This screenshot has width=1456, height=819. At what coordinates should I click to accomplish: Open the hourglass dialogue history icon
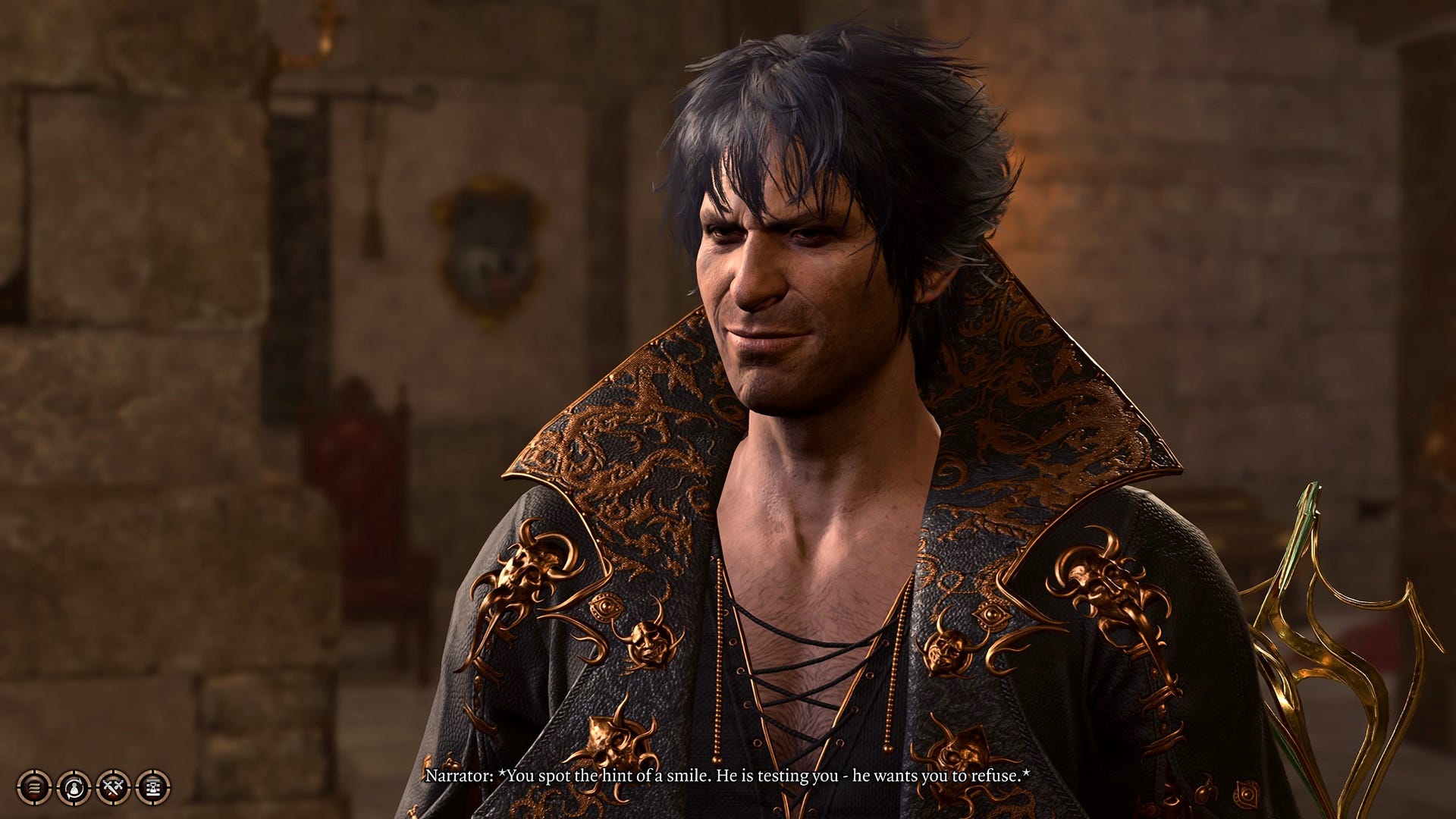click(x=152, y=787)
